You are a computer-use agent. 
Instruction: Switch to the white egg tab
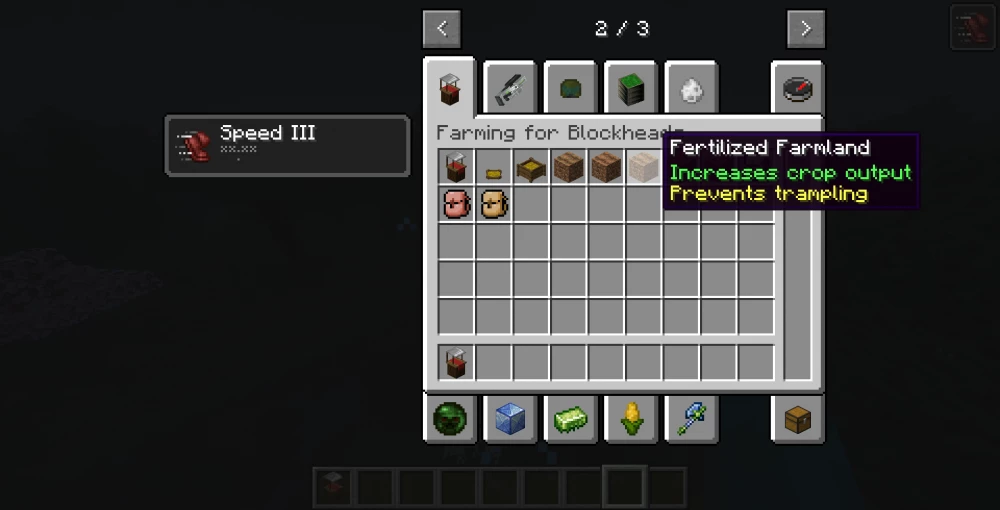pos(690,90)
